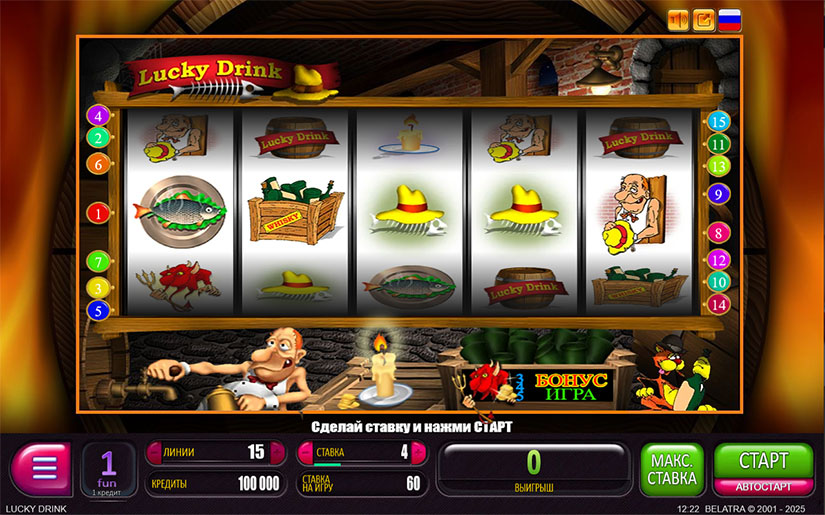Click the green СТАРТ spin button
The image size is (825, 515).
point(763,461)
